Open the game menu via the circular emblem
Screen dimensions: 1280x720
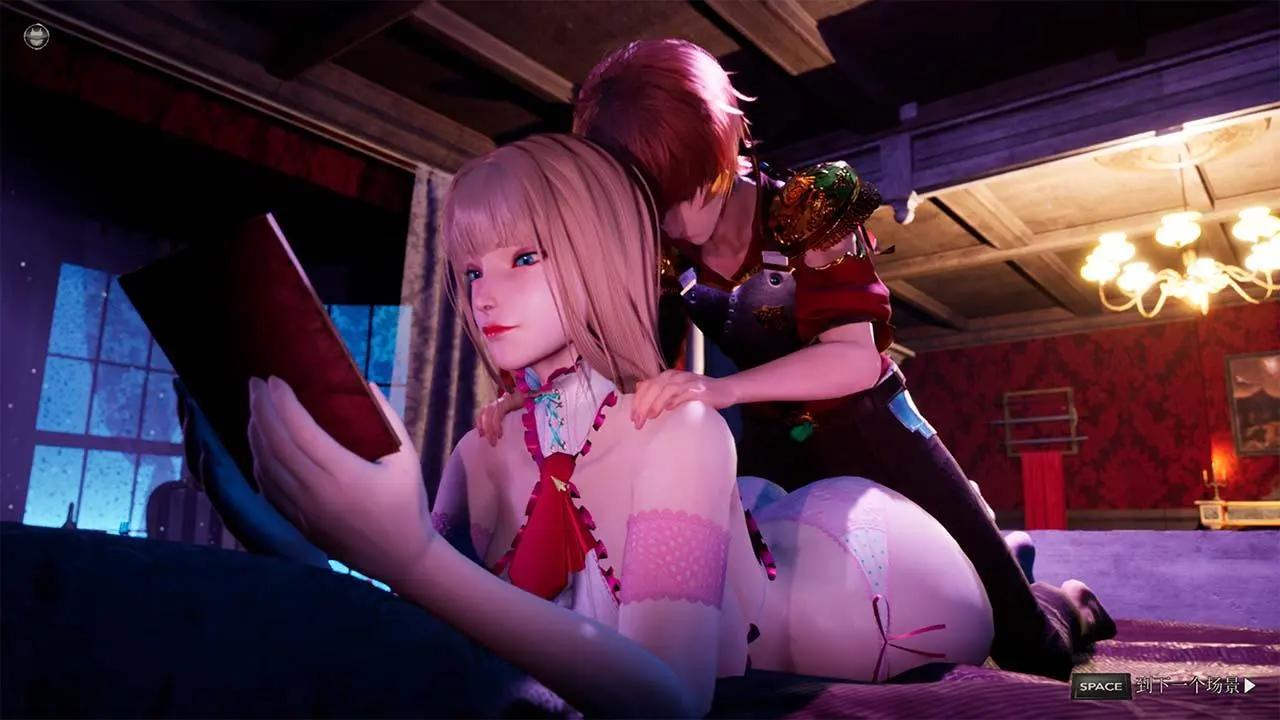35,35
